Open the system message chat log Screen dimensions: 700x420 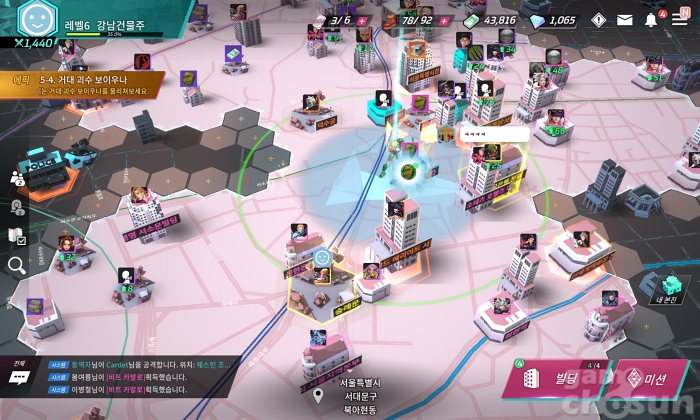coord(150,378)
